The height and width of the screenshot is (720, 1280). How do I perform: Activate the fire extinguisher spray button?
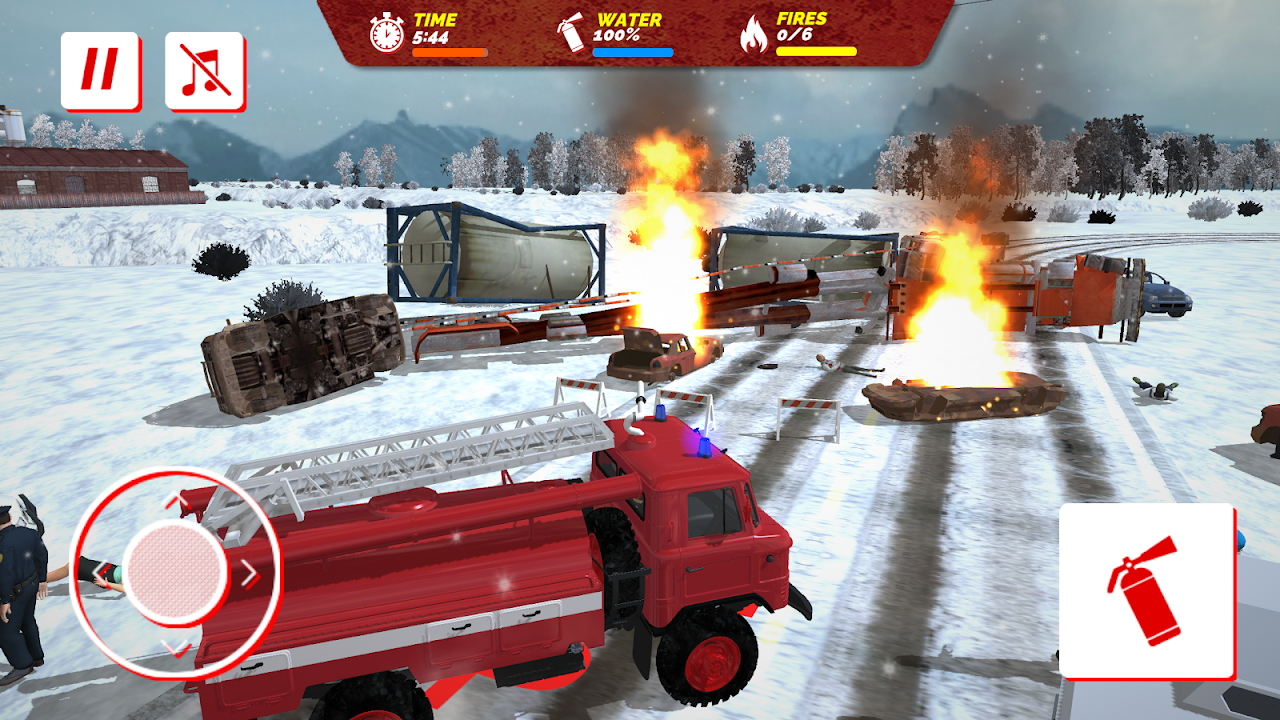point(1147,591)
